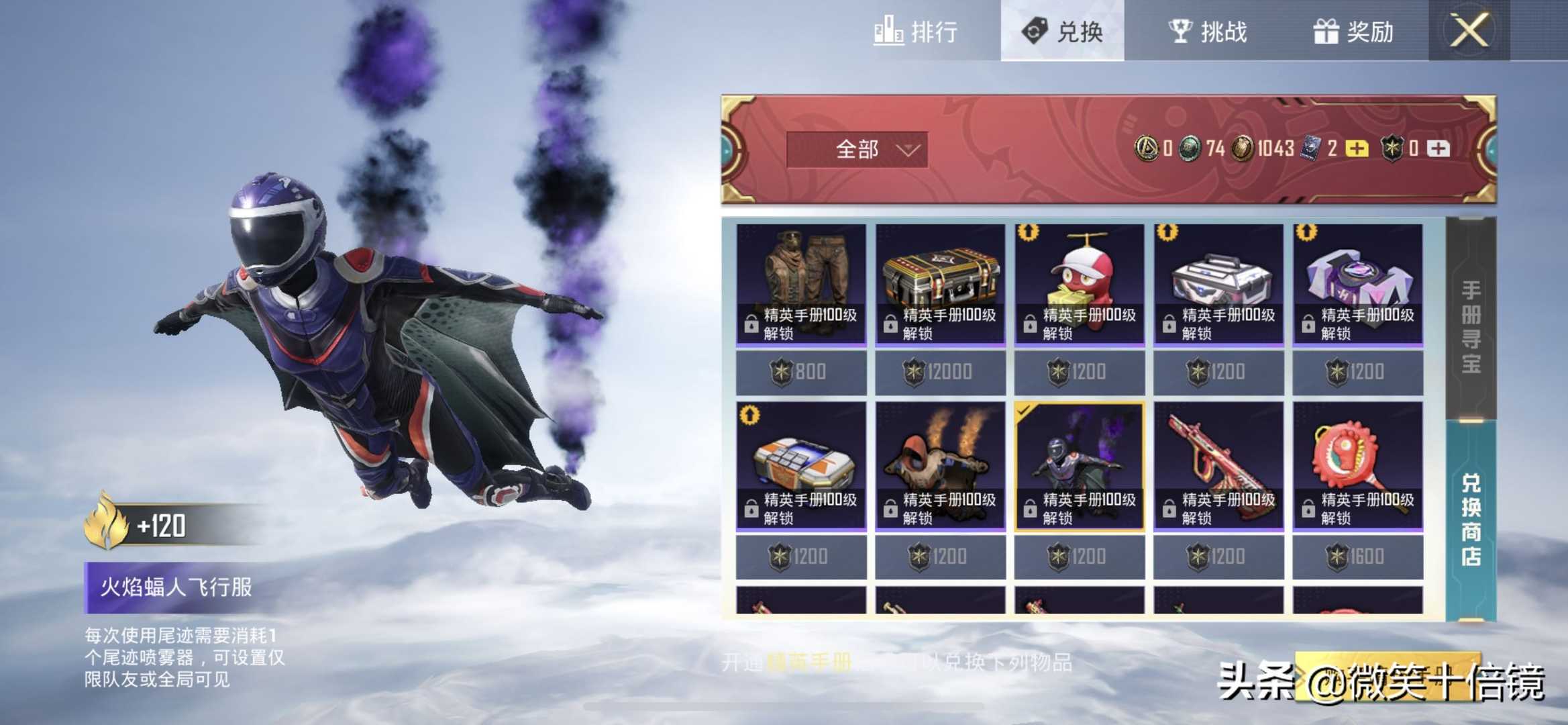Viewport: 1568px width, 725px height.
Task: Click the lock icon on the ranger outfit item
Action: coord(751,324)
